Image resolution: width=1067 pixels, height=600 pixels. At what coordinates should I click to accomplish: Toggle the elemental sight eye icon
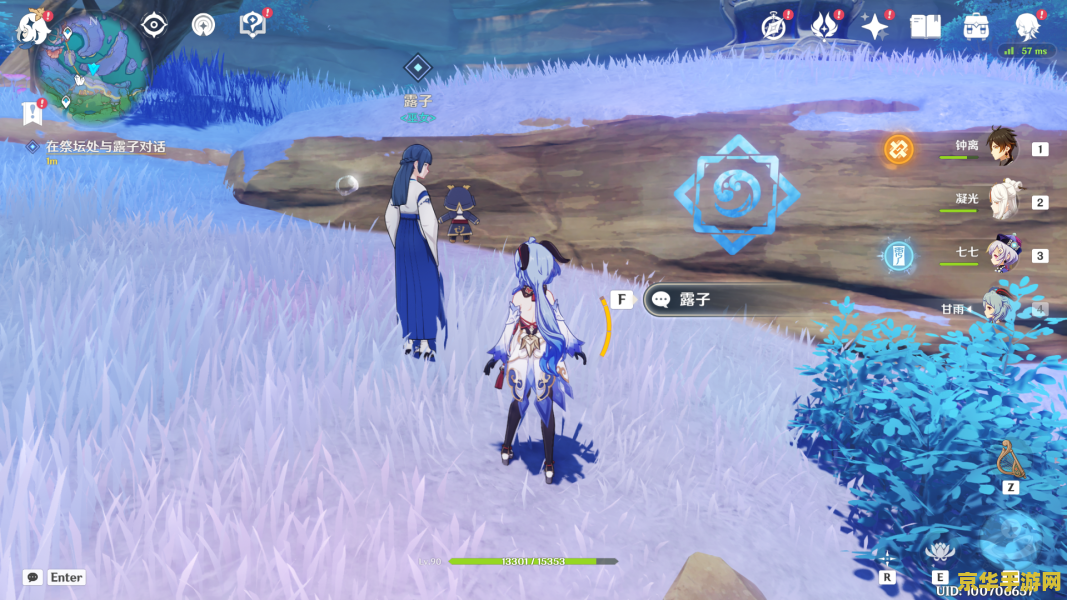(x=153, y=24)
